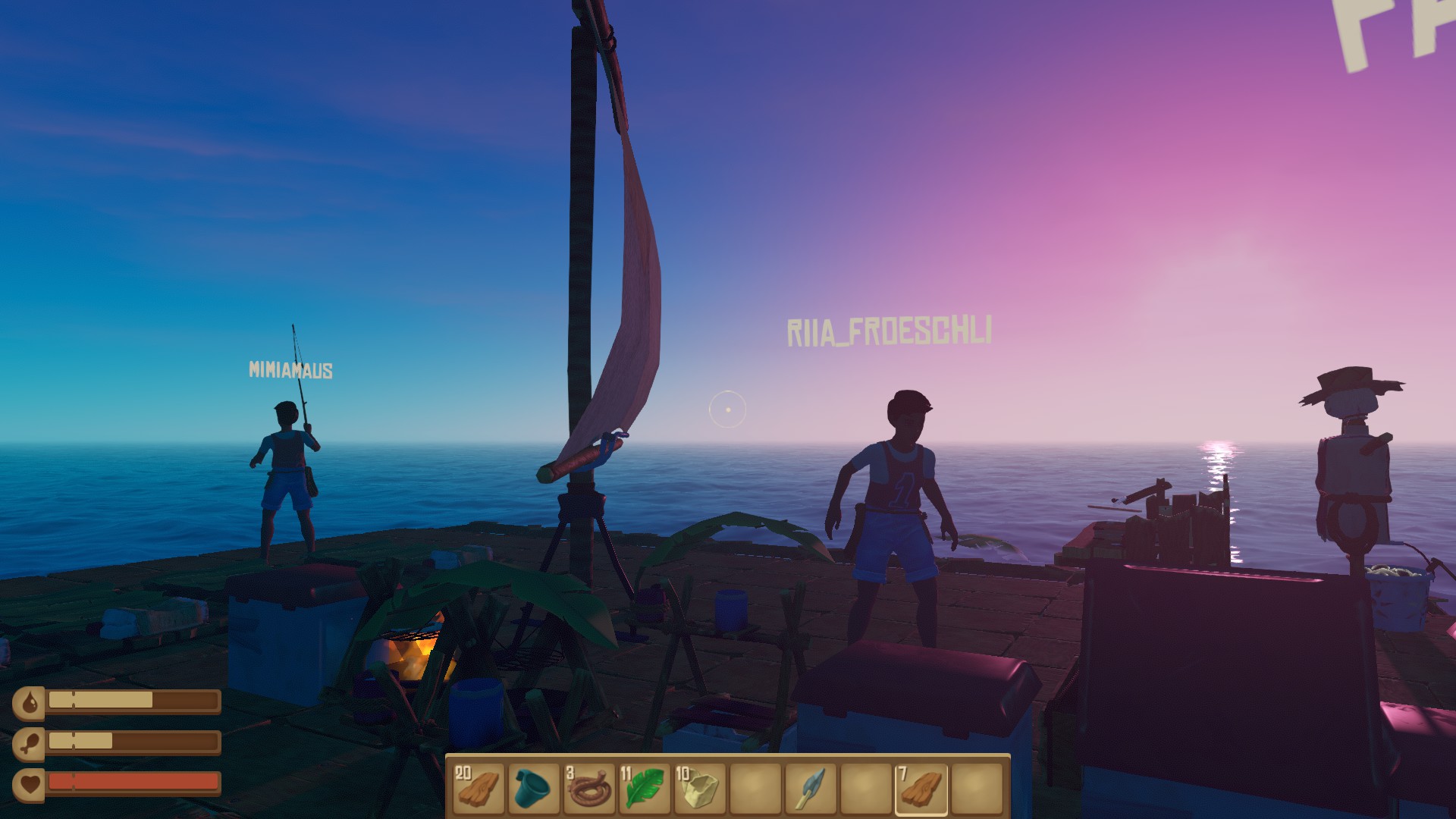
Task: Choose the rope hotbar slot
Action: (x=589, y=788)
